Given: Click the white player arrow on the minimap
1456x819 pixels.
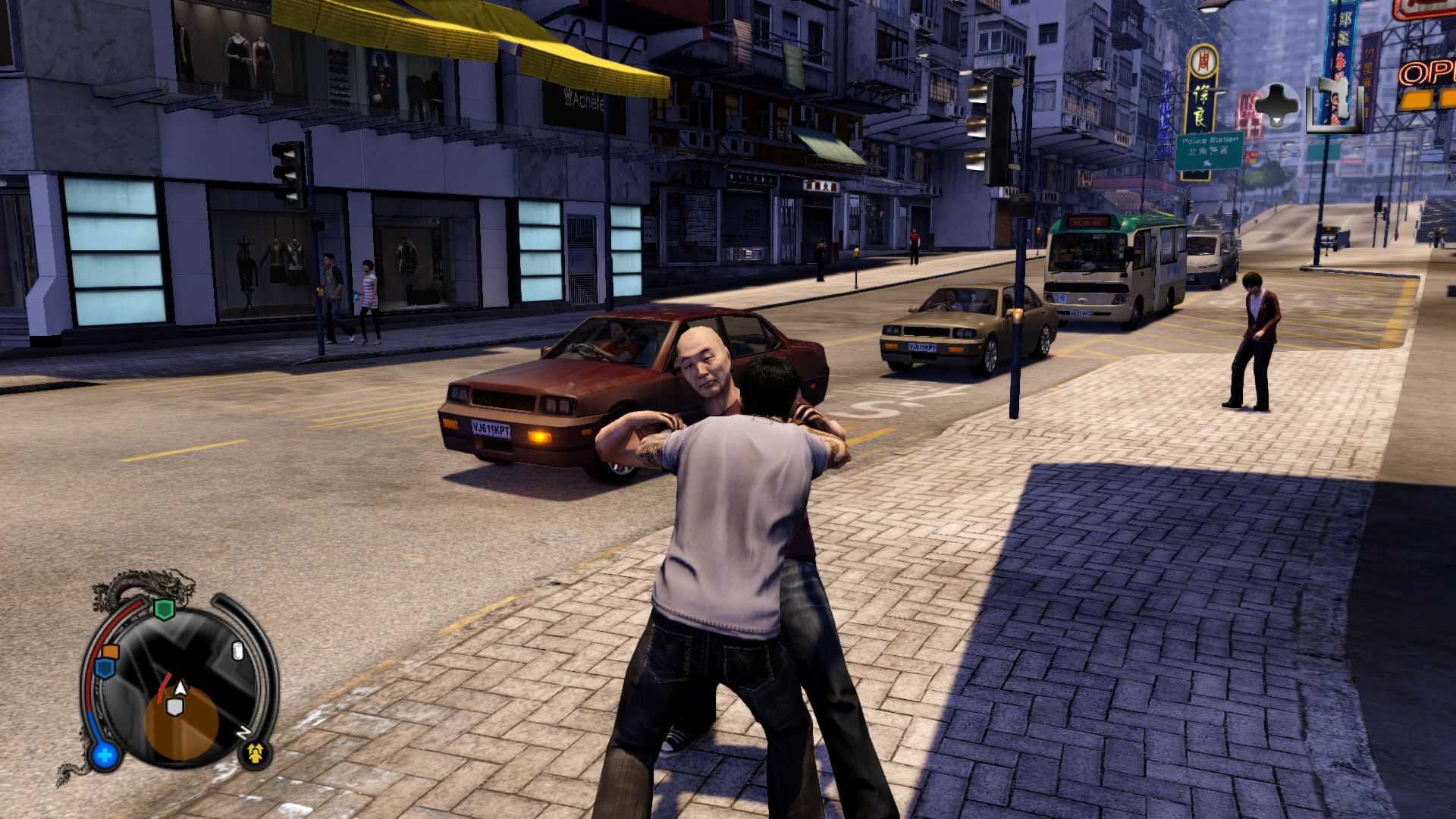Looking at the screenshot, I should click(x=180, y=688).
